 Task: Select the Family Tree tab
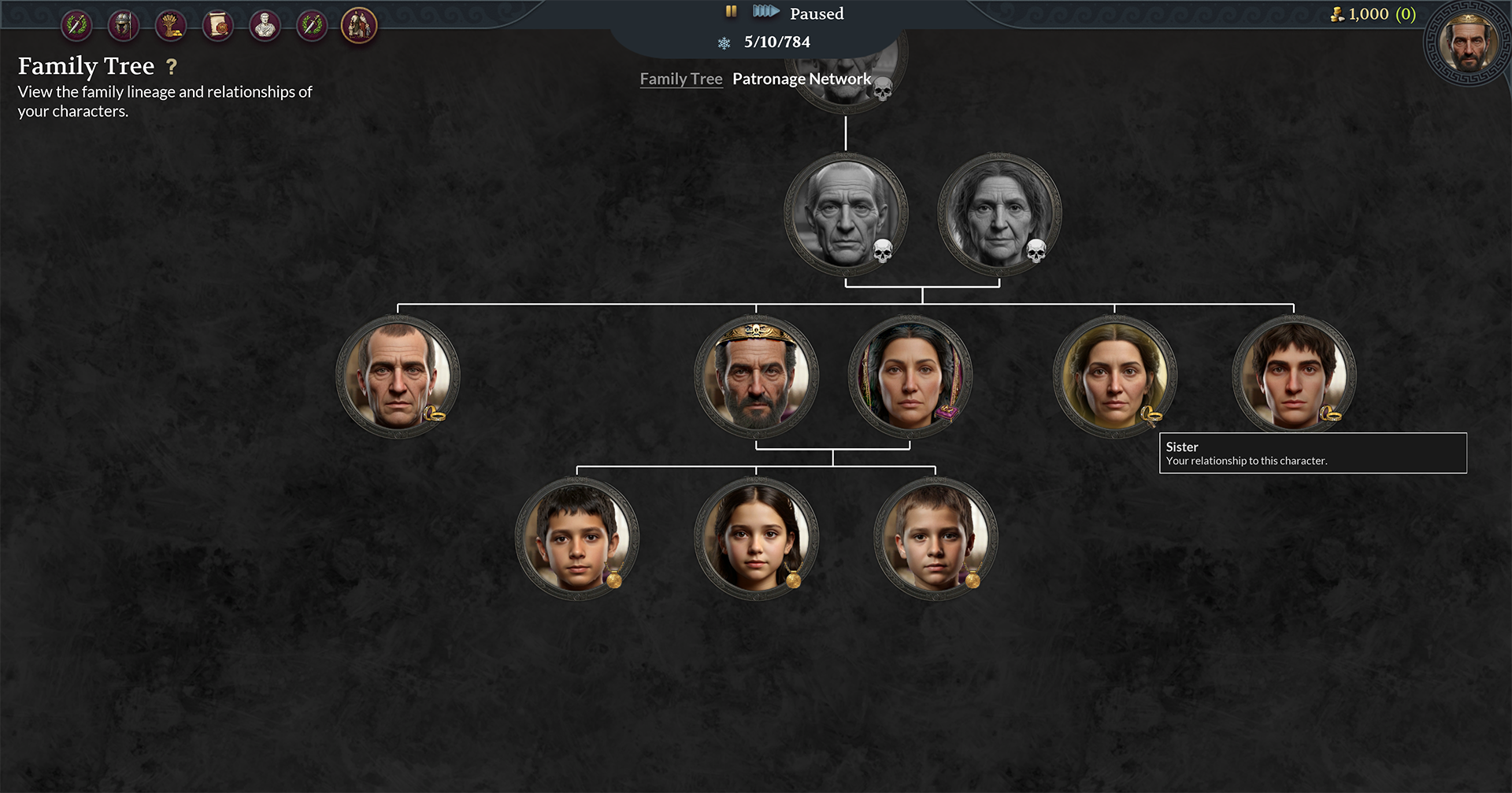tap(680, 79)
